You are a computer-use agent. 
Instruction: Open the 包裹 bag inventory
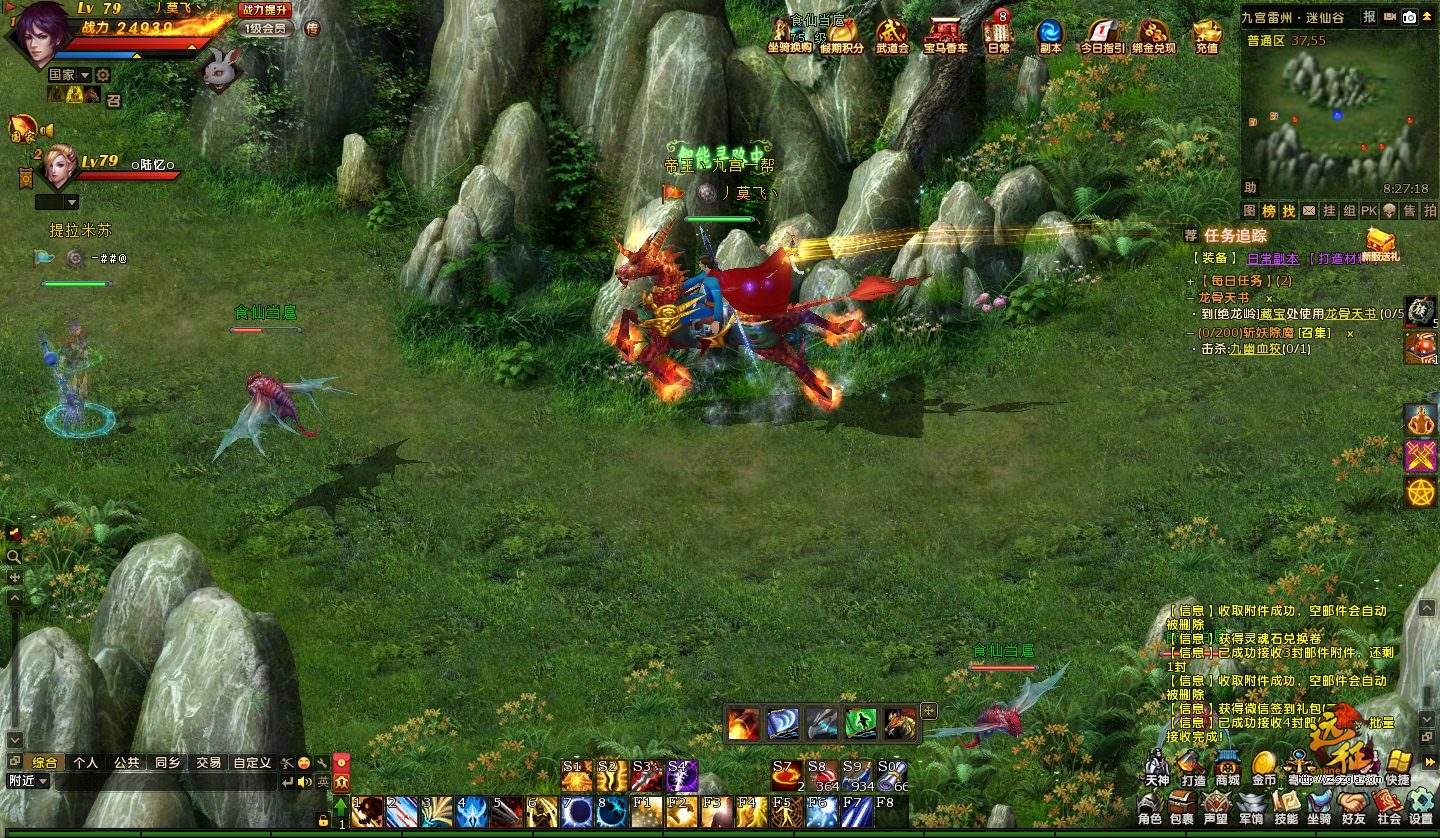coord(1182,807)
